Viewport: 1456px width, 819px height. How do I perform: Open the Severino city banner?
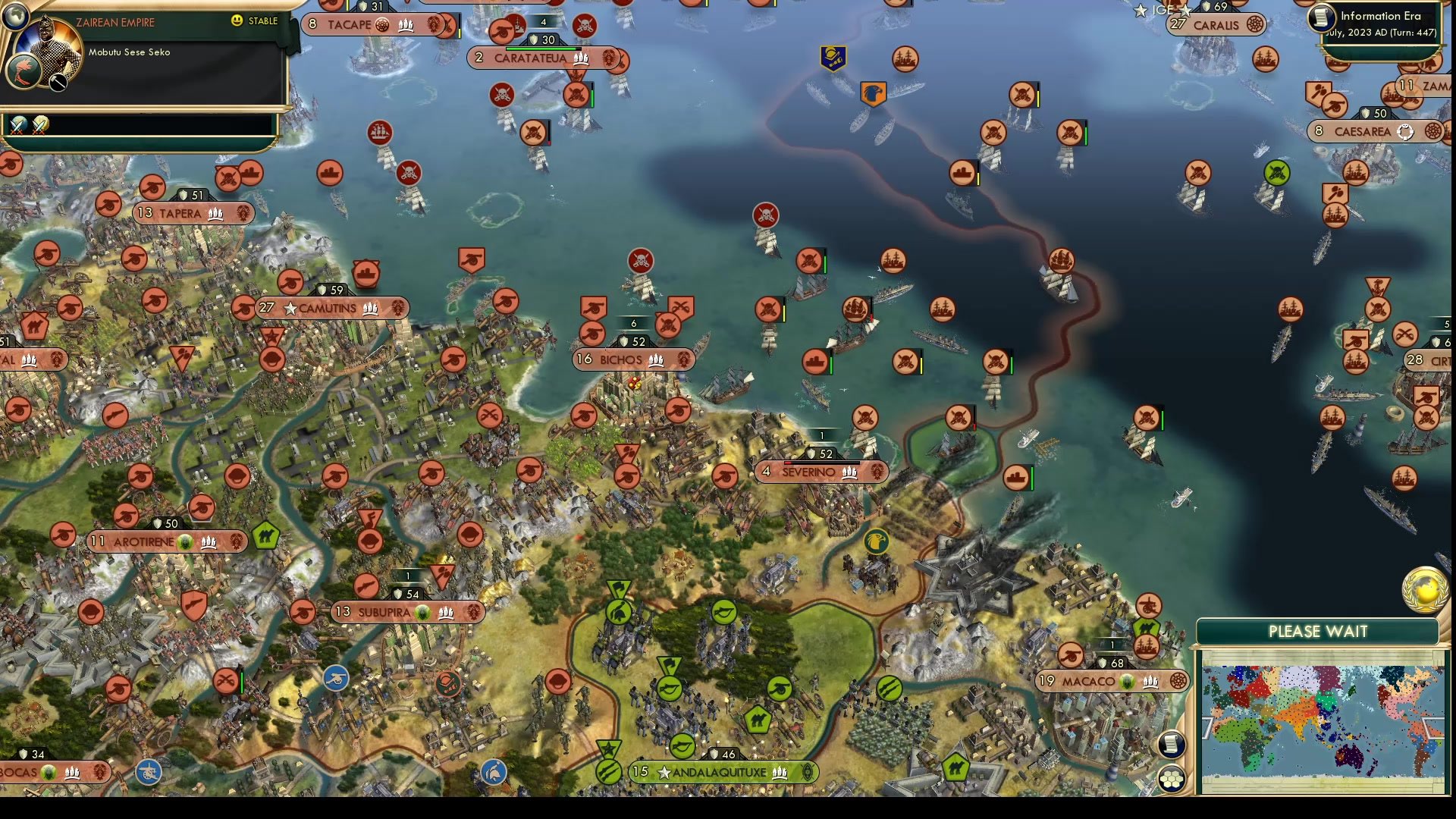(x=821, y=472)
